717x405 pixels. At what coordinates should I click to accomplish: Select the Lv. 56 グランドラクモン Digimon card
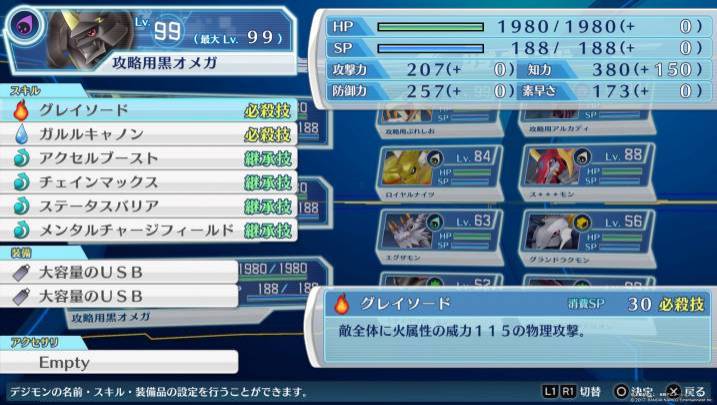578,238
